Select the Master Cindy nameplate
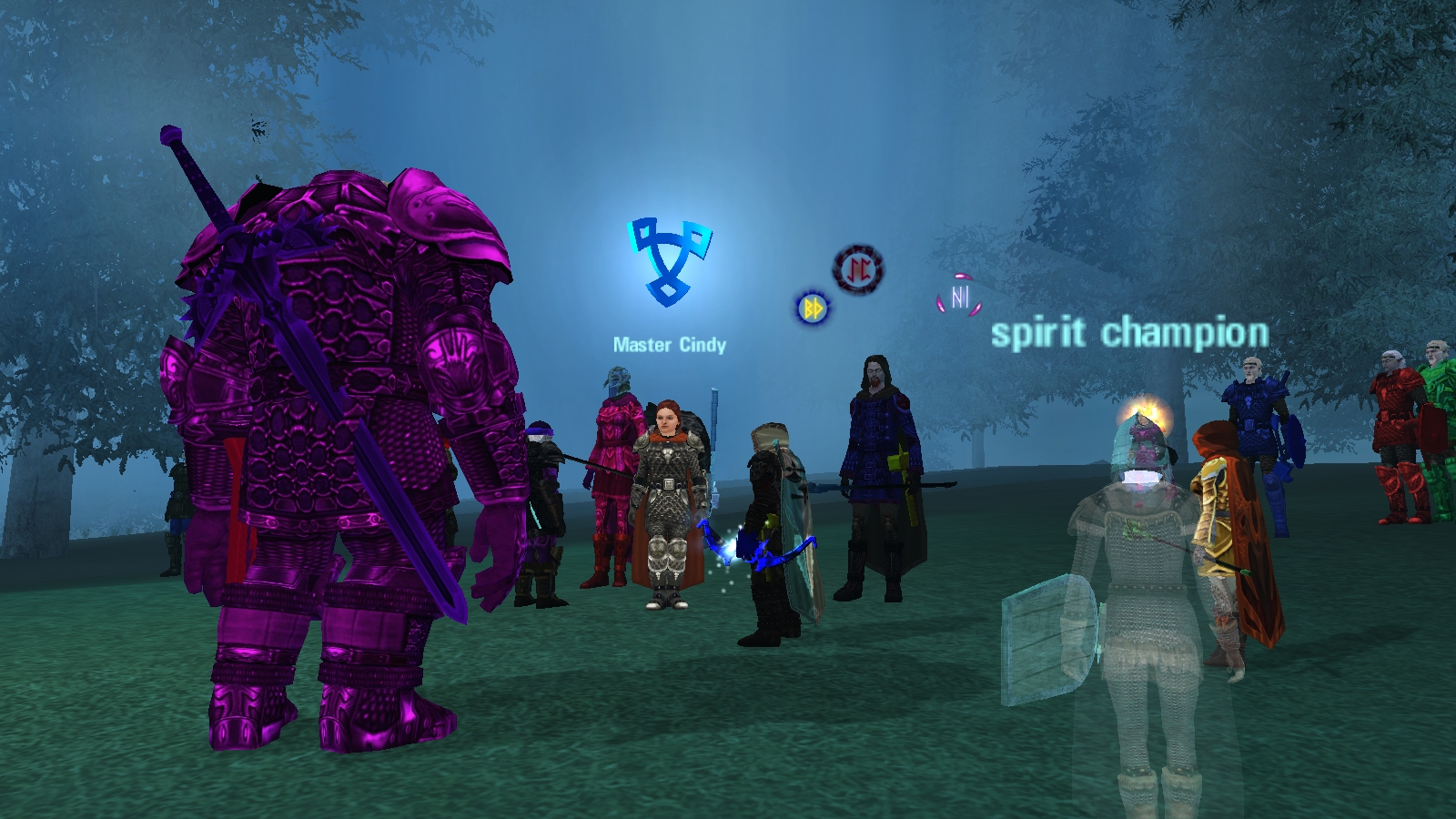This screenshot has width=1456, height=819. [x=670, y=345]
